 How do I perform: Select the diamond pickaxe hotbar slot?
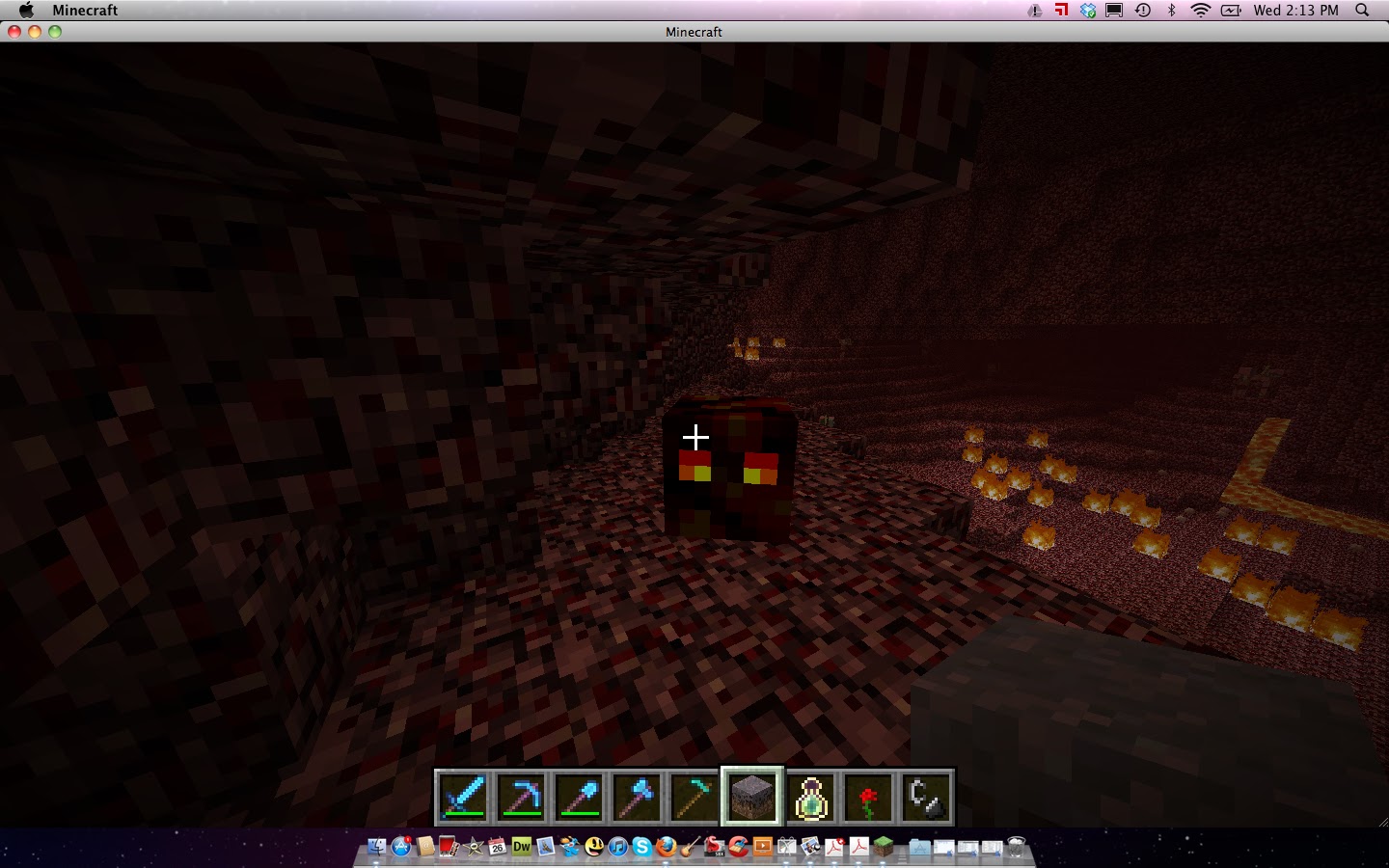coord(522,796)
